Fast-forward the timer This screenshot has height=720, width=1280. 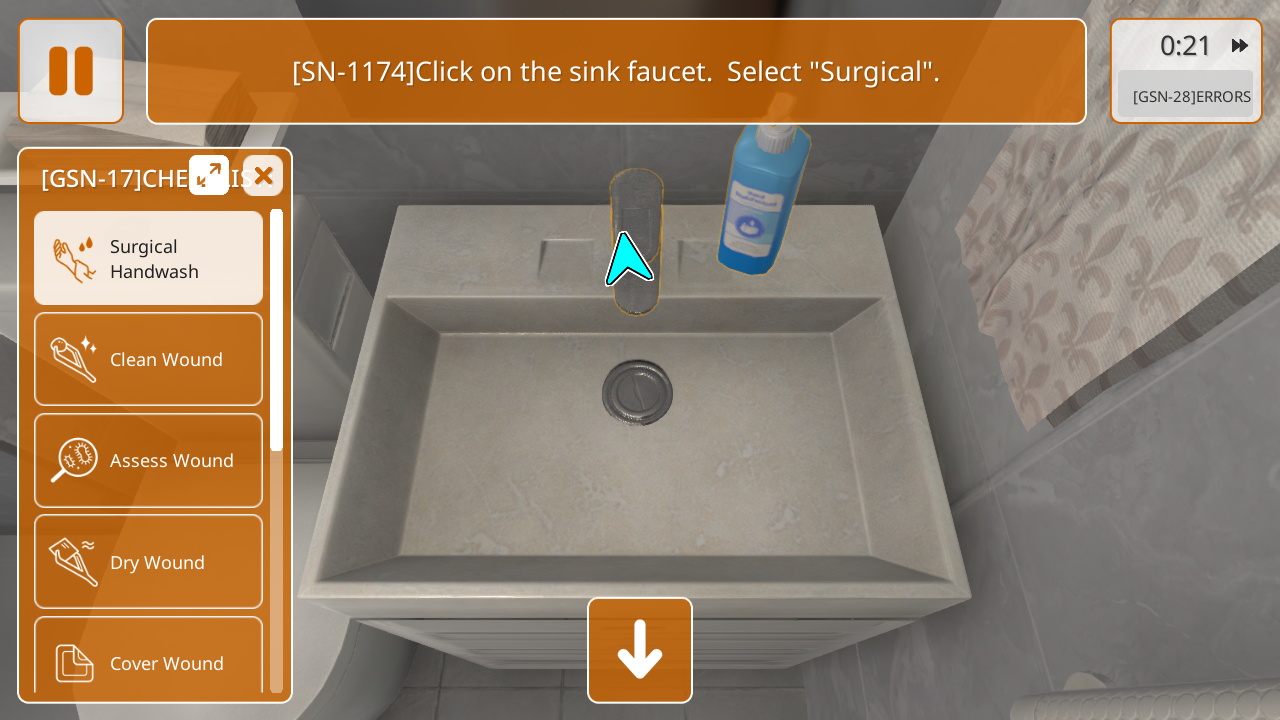point(1240,46)
